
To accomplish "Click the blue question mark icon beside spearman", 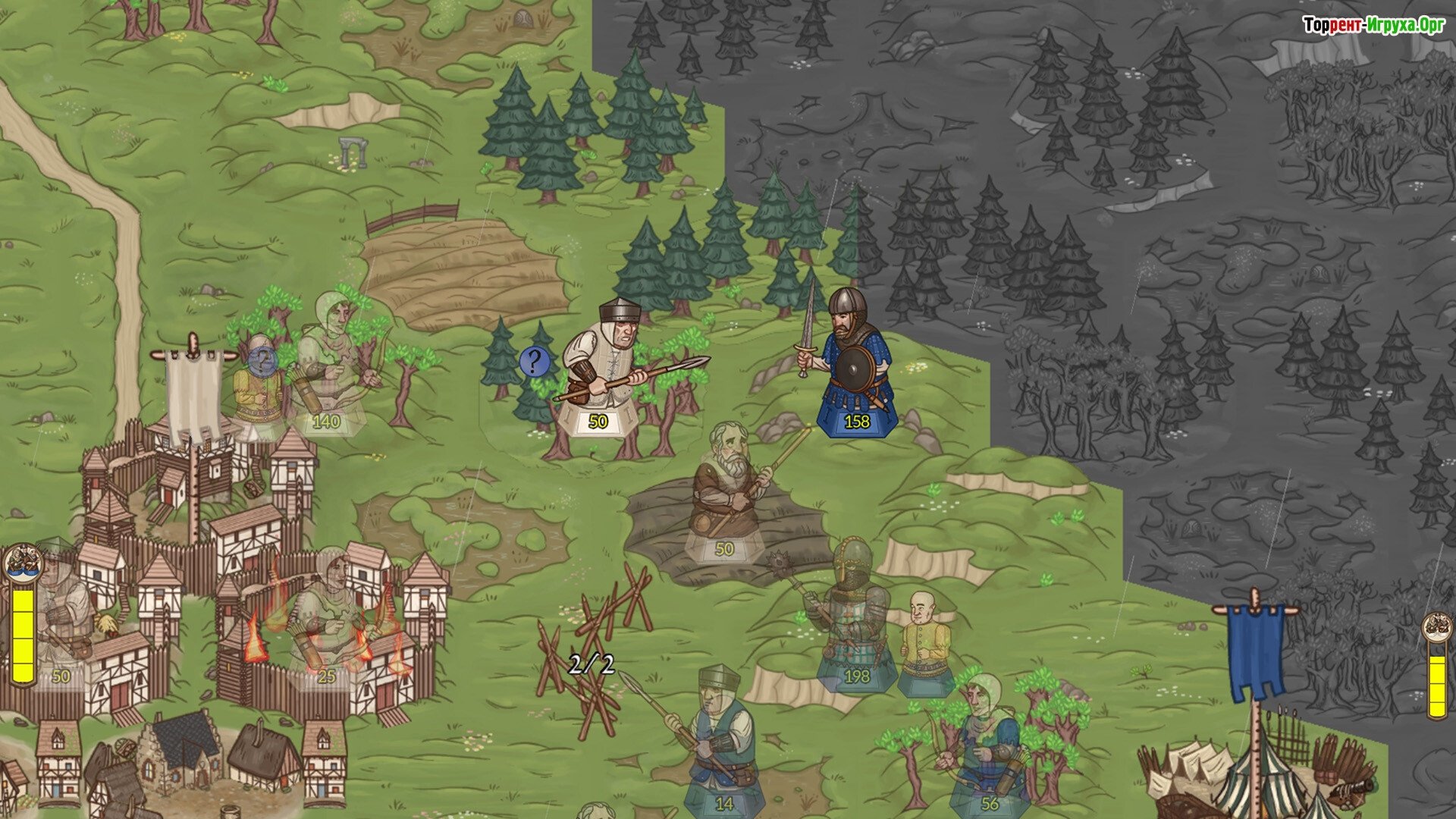I will 534,362.
